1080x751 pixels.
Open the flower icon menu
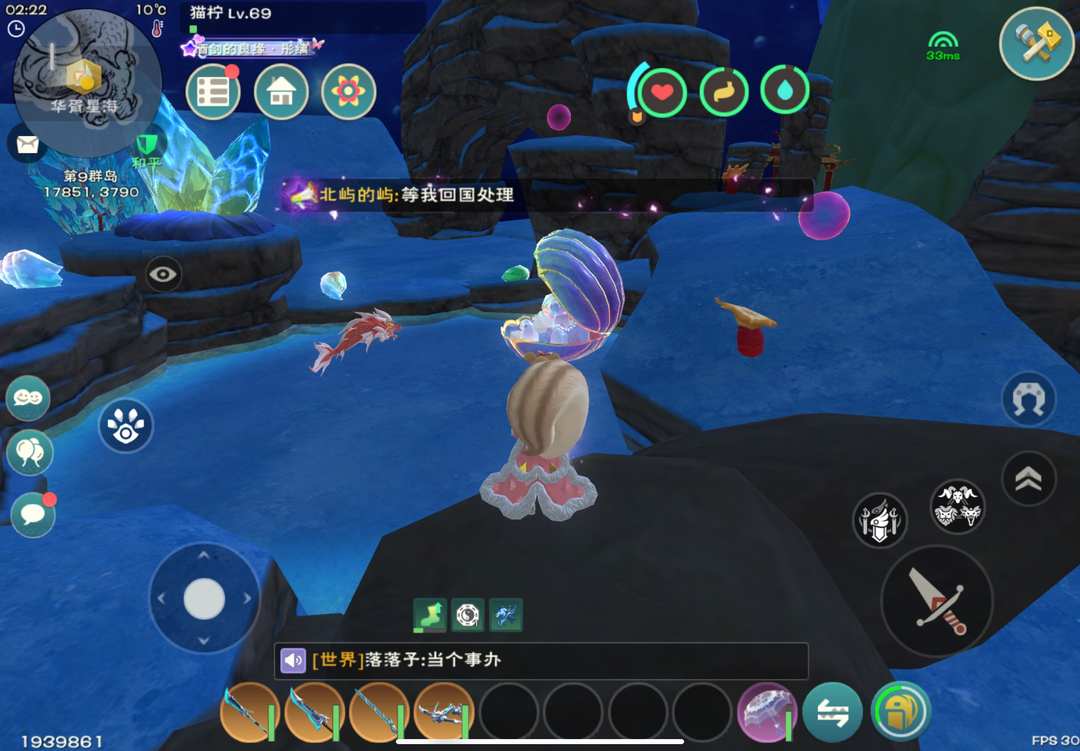pyautogui.click(x=348, y=92)
